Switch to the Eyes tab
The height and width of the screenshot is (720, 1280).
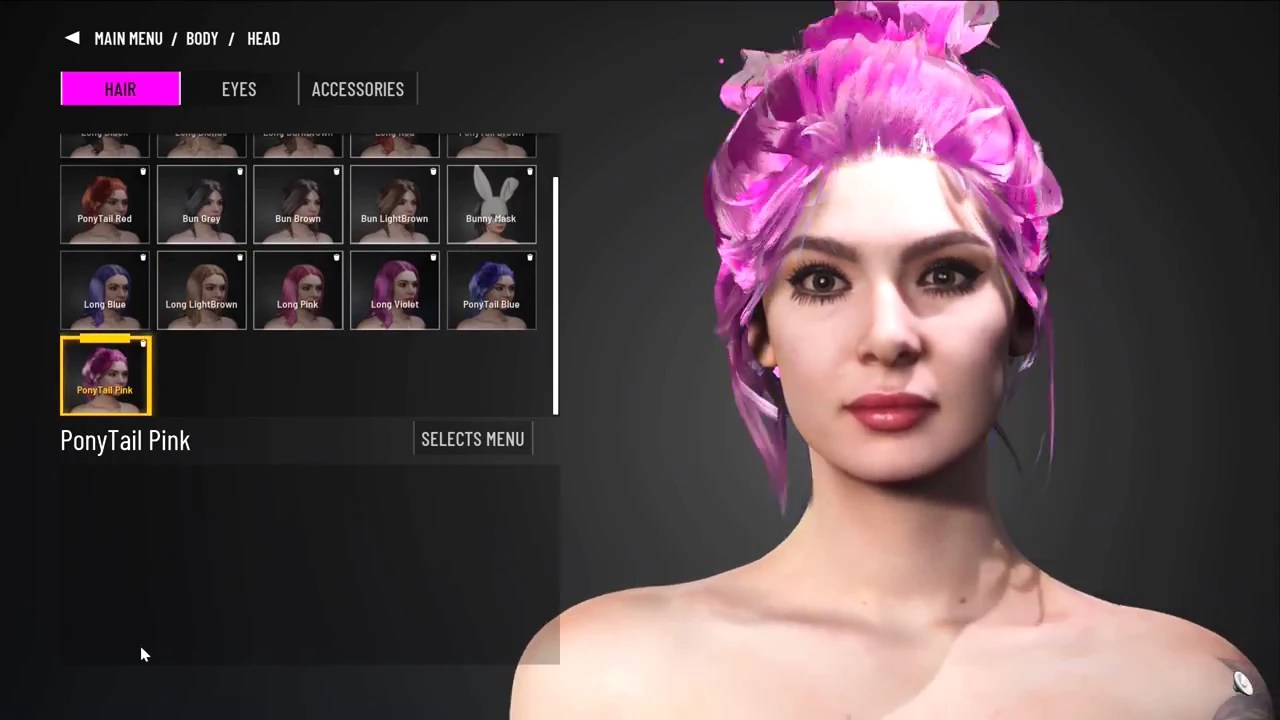point(239,89)
